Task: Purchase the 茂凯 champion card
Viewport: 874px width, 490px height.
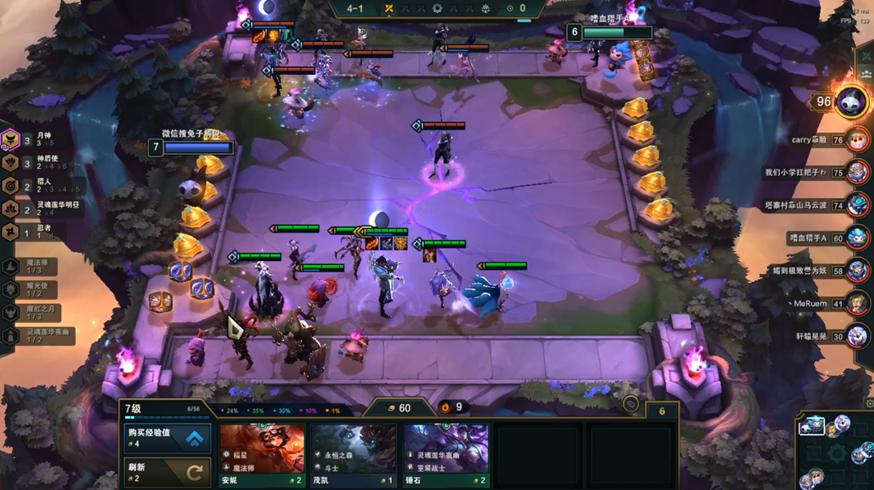Action: coord(353,453)
